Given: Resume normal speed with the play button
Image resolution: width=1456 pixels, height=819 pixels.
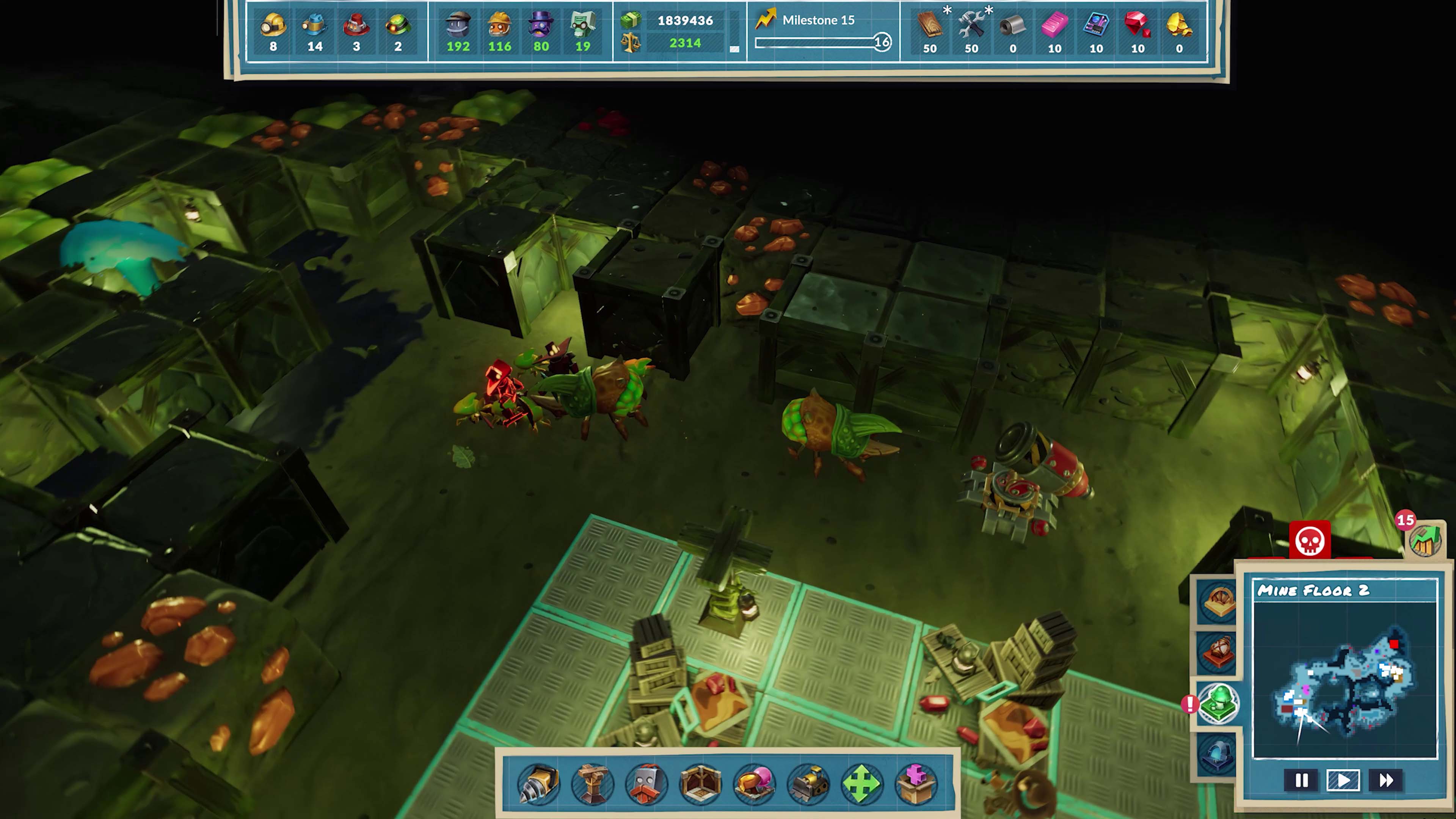Looking at the screenshot, I should [x=1344, y=780].
